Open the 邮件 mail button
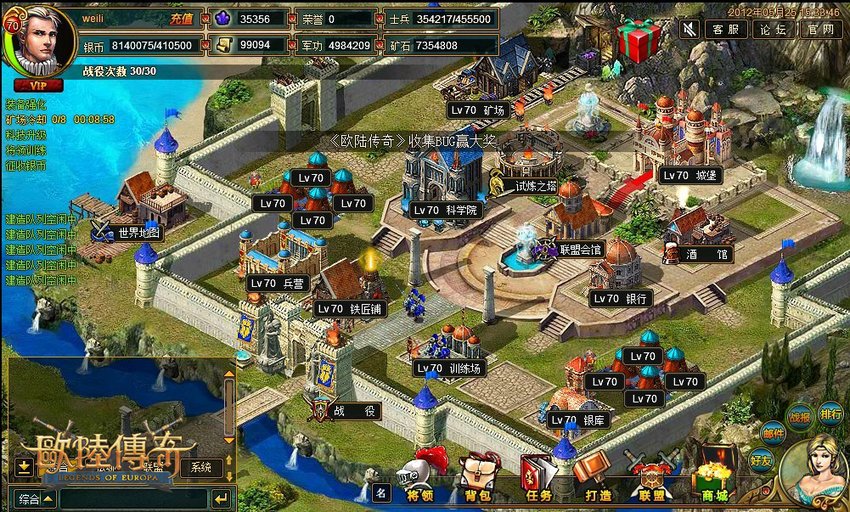 click(x=772, y=432)
